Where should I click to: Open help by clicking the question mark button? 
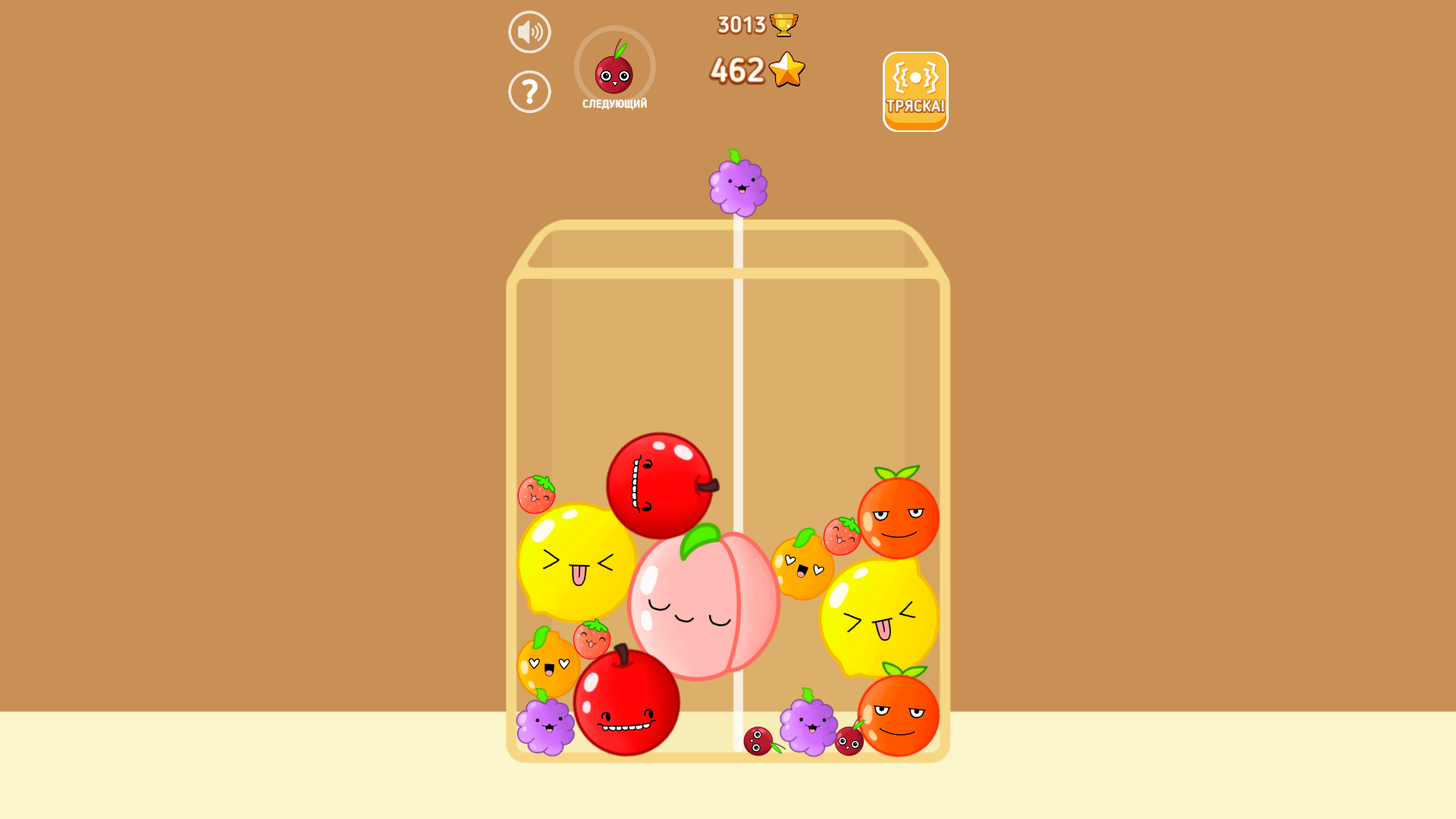click(x=529, y=91)
